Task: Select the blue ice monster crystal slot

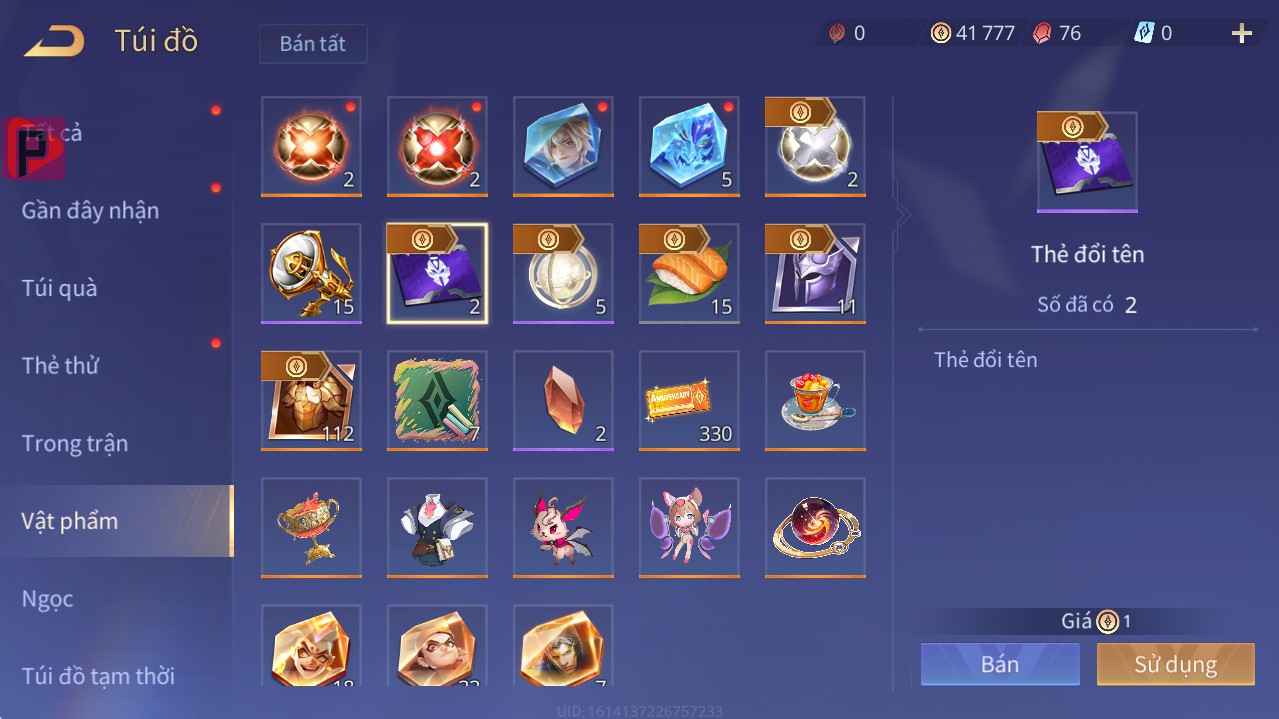Action: 689,146
